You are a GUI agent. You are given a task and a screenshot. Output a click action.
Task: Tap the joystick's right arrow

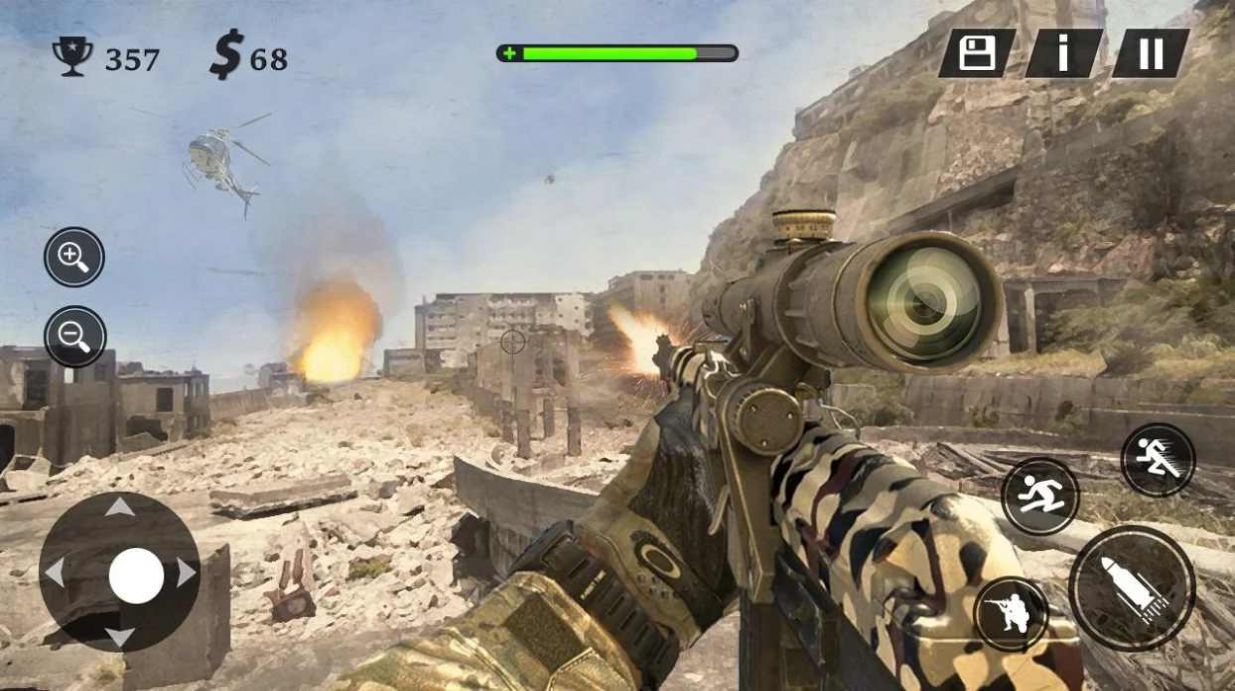(186, 573)
